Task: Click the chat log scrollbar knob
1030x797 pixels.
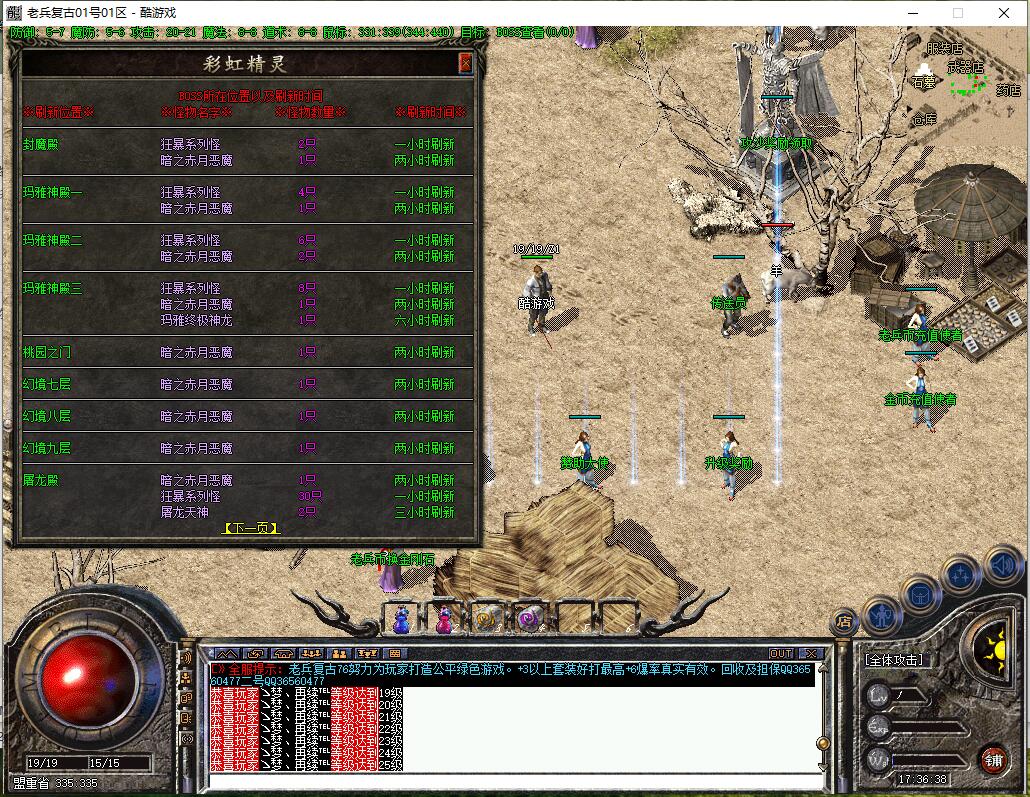Action: (823, 743)
